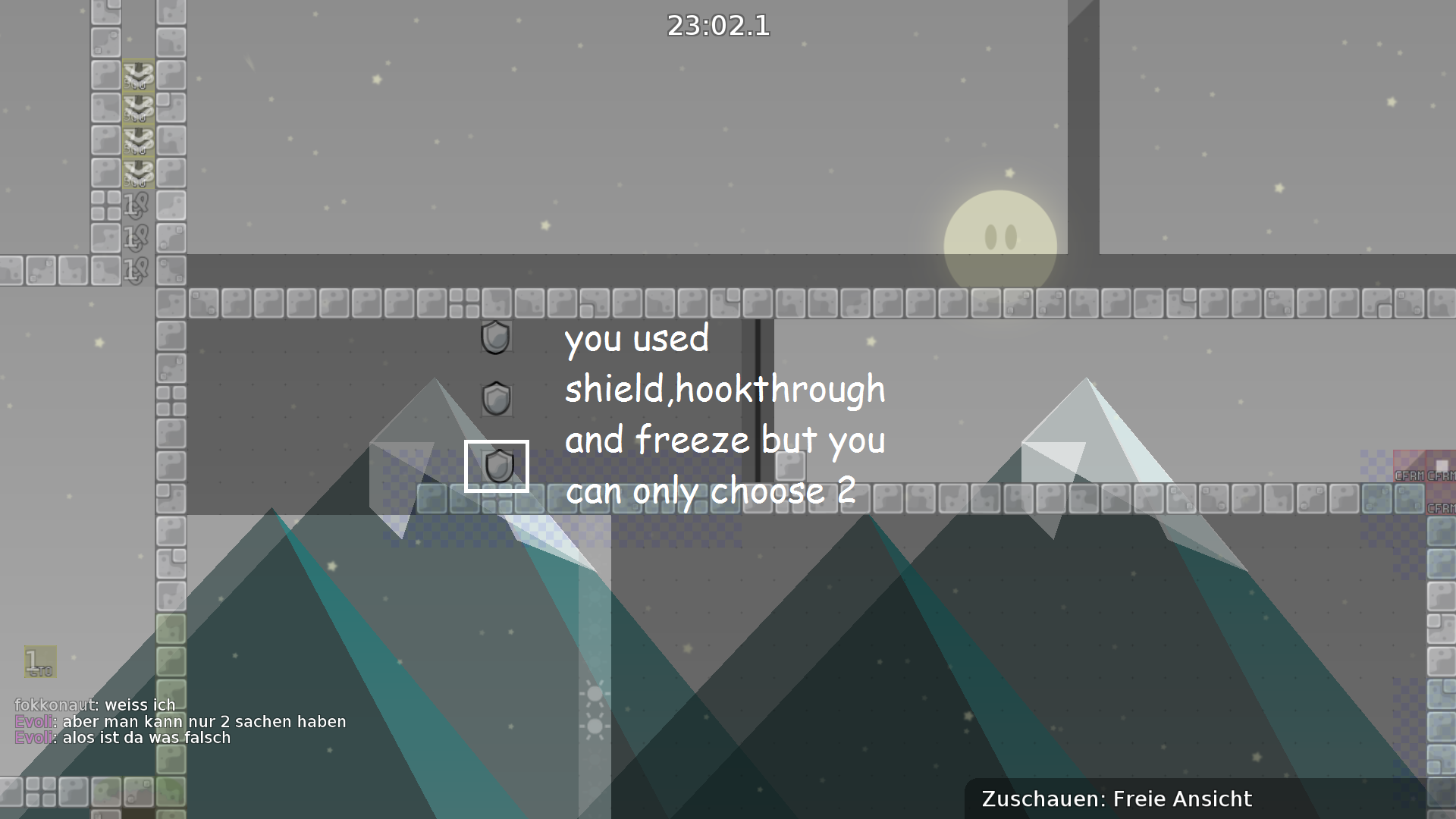Click Evoli's name in the chat
This screenshot has width=1456, height=819.
point(32,721)
